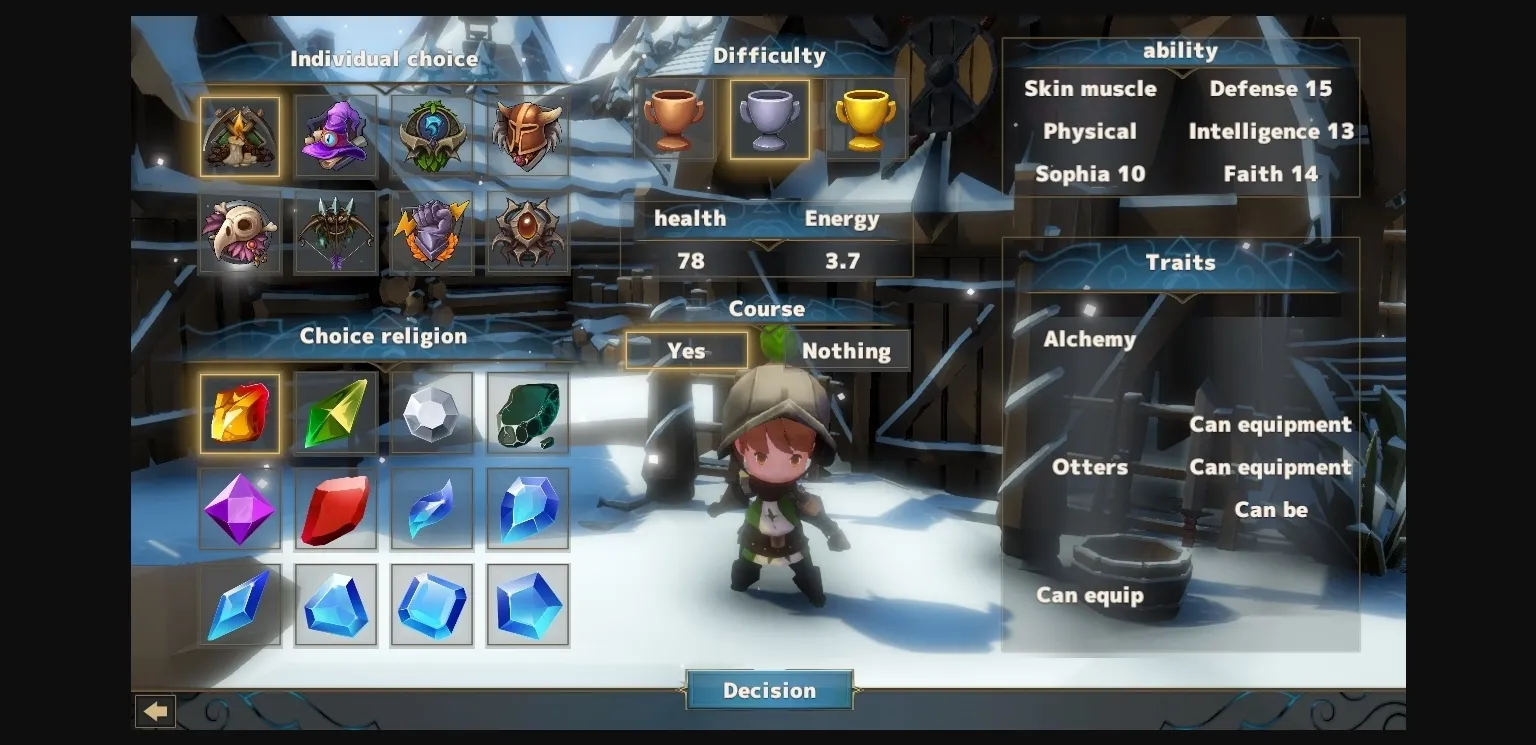
Task: Choose the pink skull class icon
Action: [240, 232]
